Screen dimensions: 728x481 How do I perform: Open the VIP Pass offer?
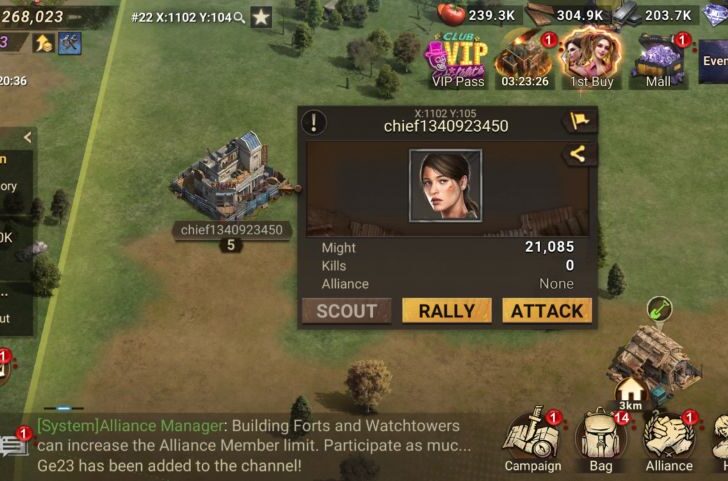click(x=457, y=60)
